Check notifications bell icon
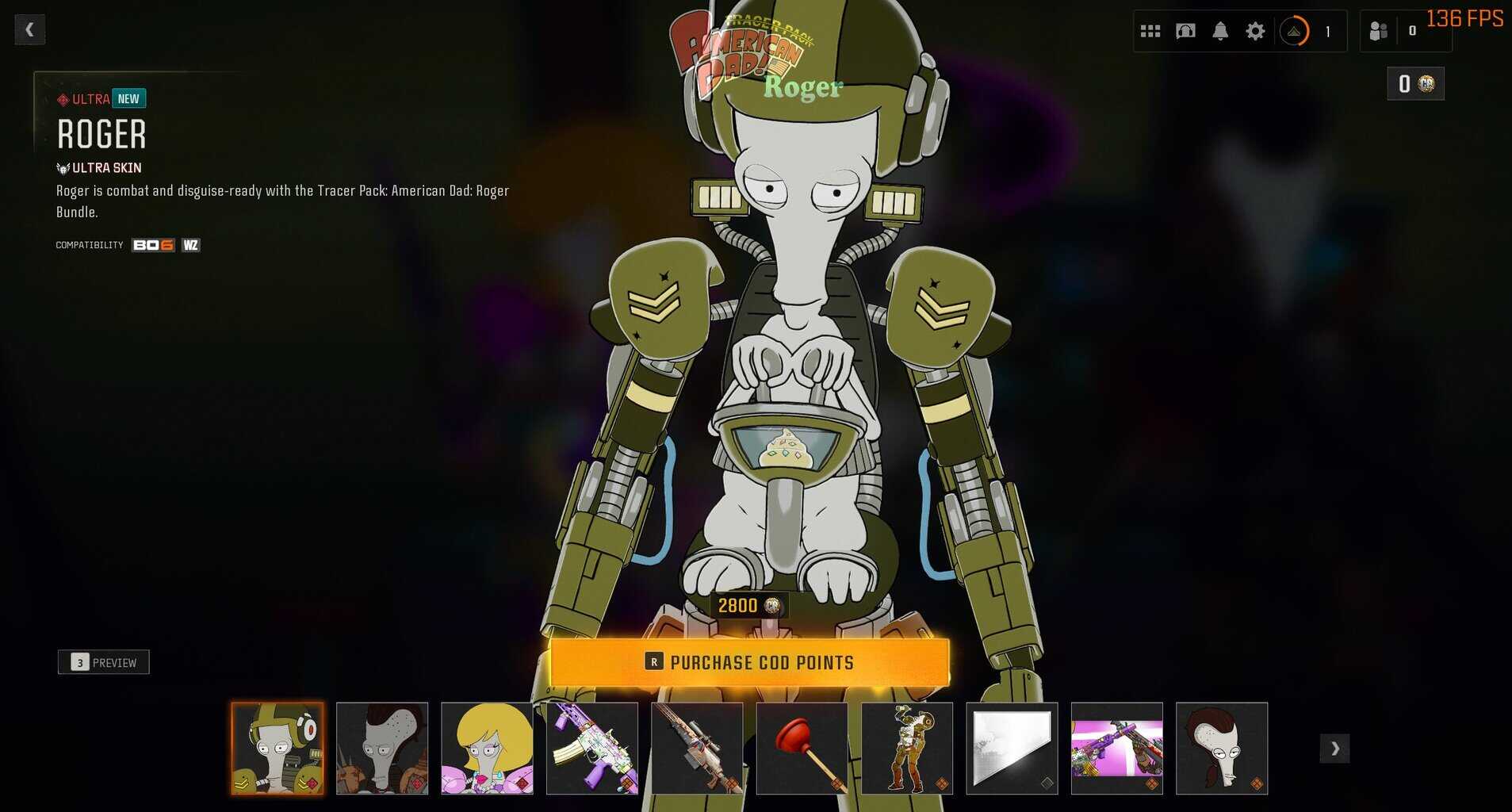The width and height of the screenshot is (1512, 812). pyautogui.click(x=1220, y=30)
